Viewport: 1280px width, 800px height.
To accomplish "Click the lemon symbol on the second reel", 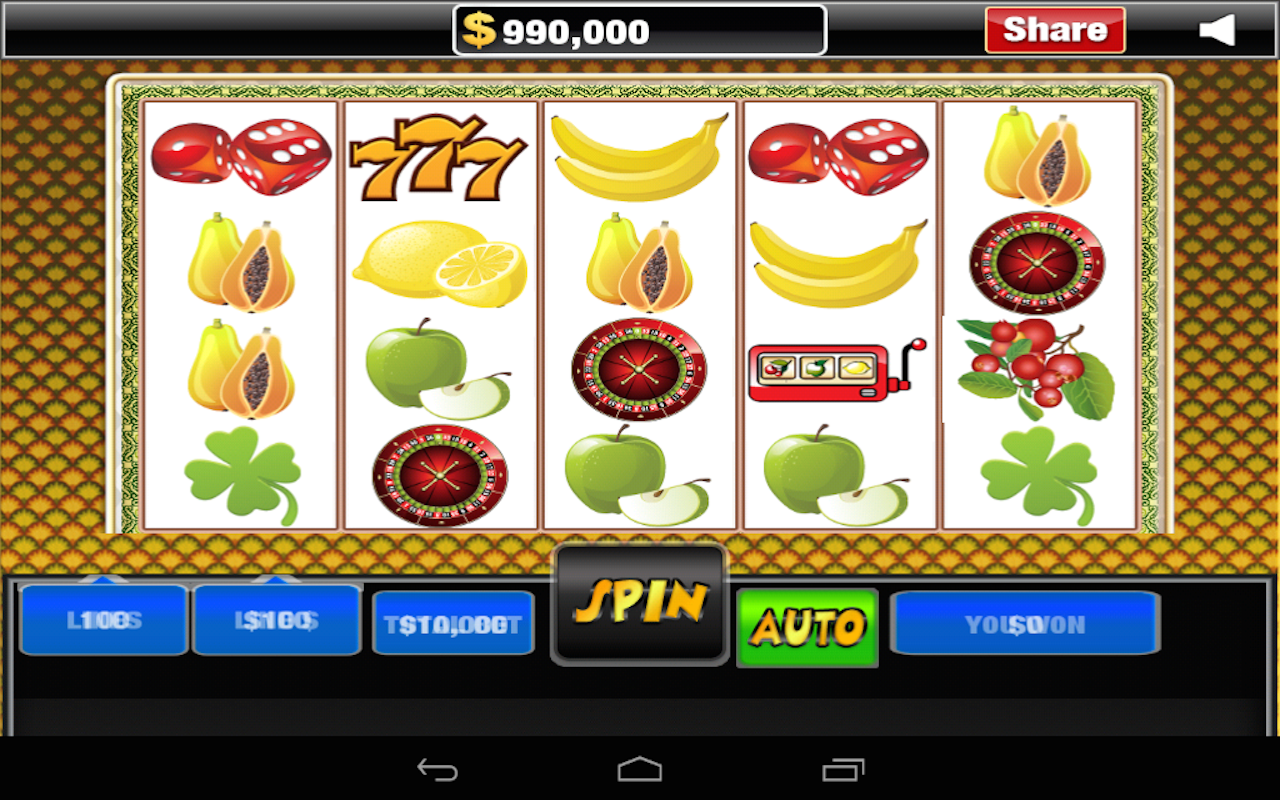I will (x=437, y=263).
